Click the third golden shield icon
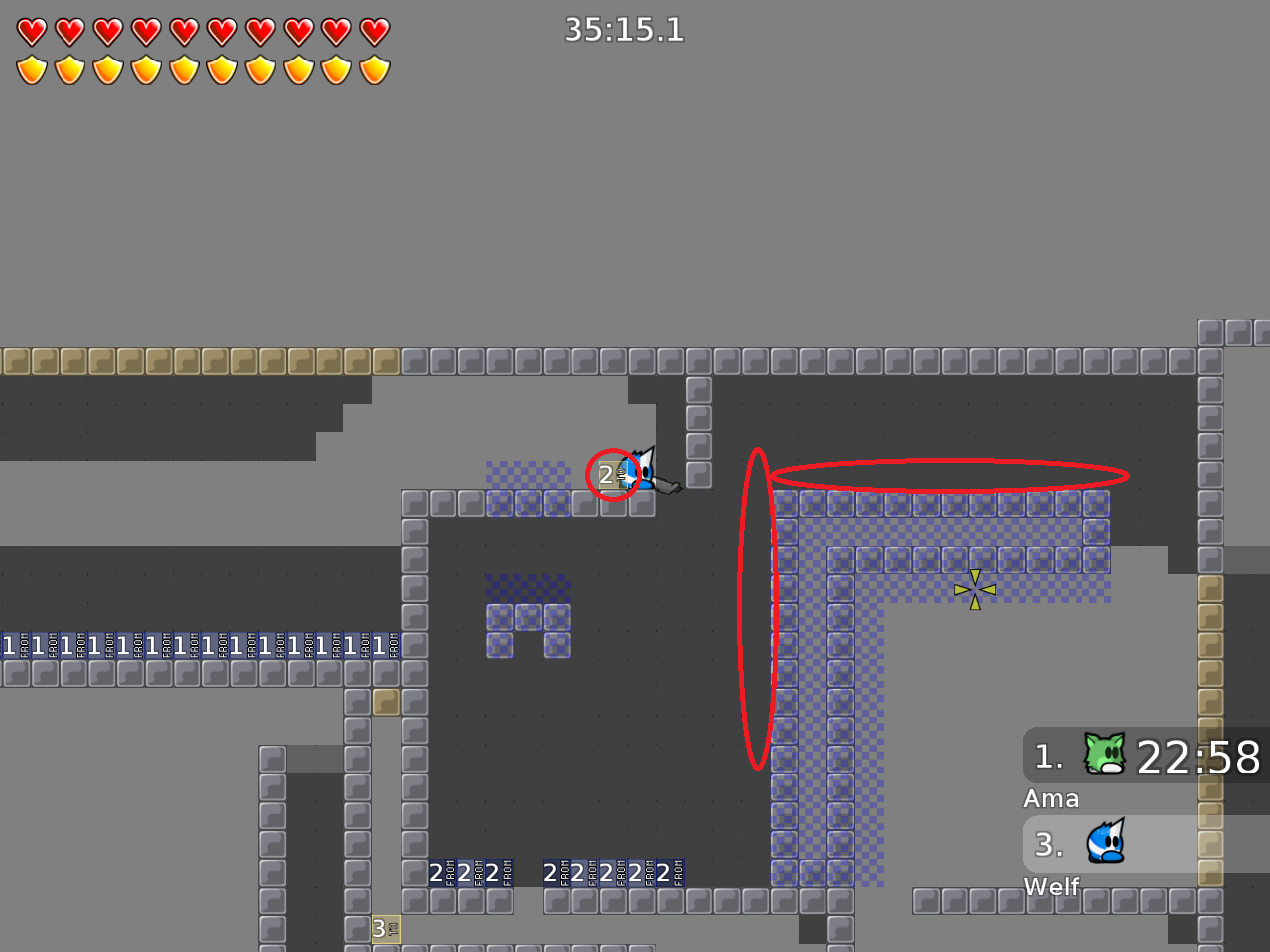The height and width of the screenshot is (952, 1270). click(107, 69)
